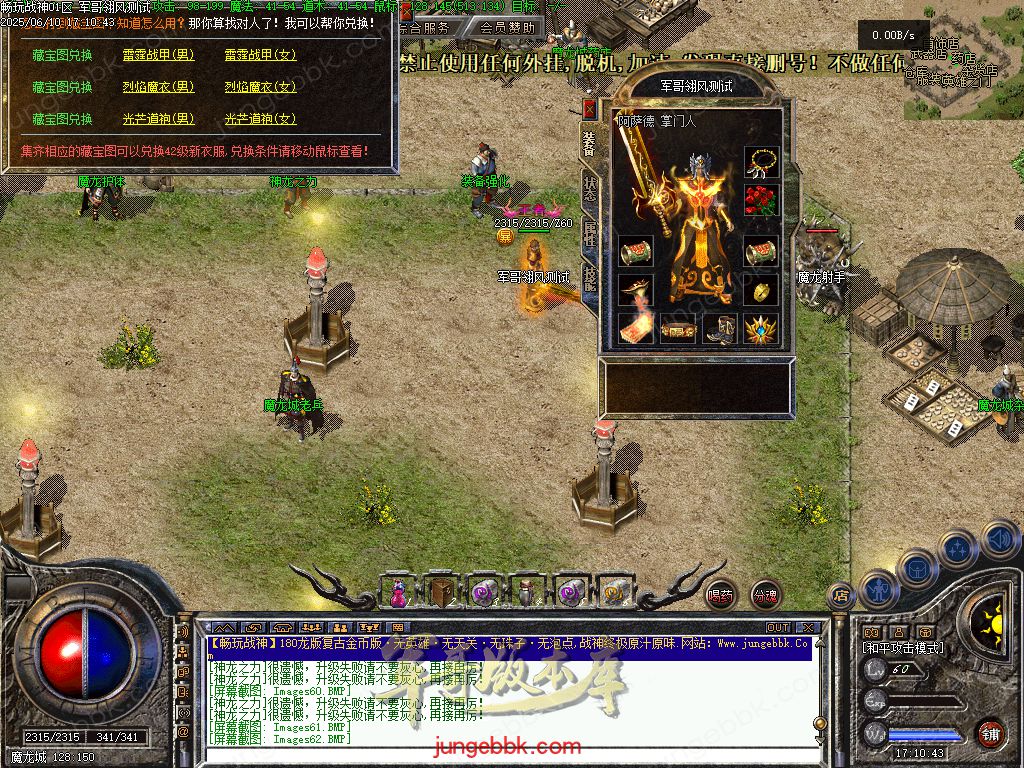Click the red roses equipment slot
1024x768 pixels.
[761, 201]
